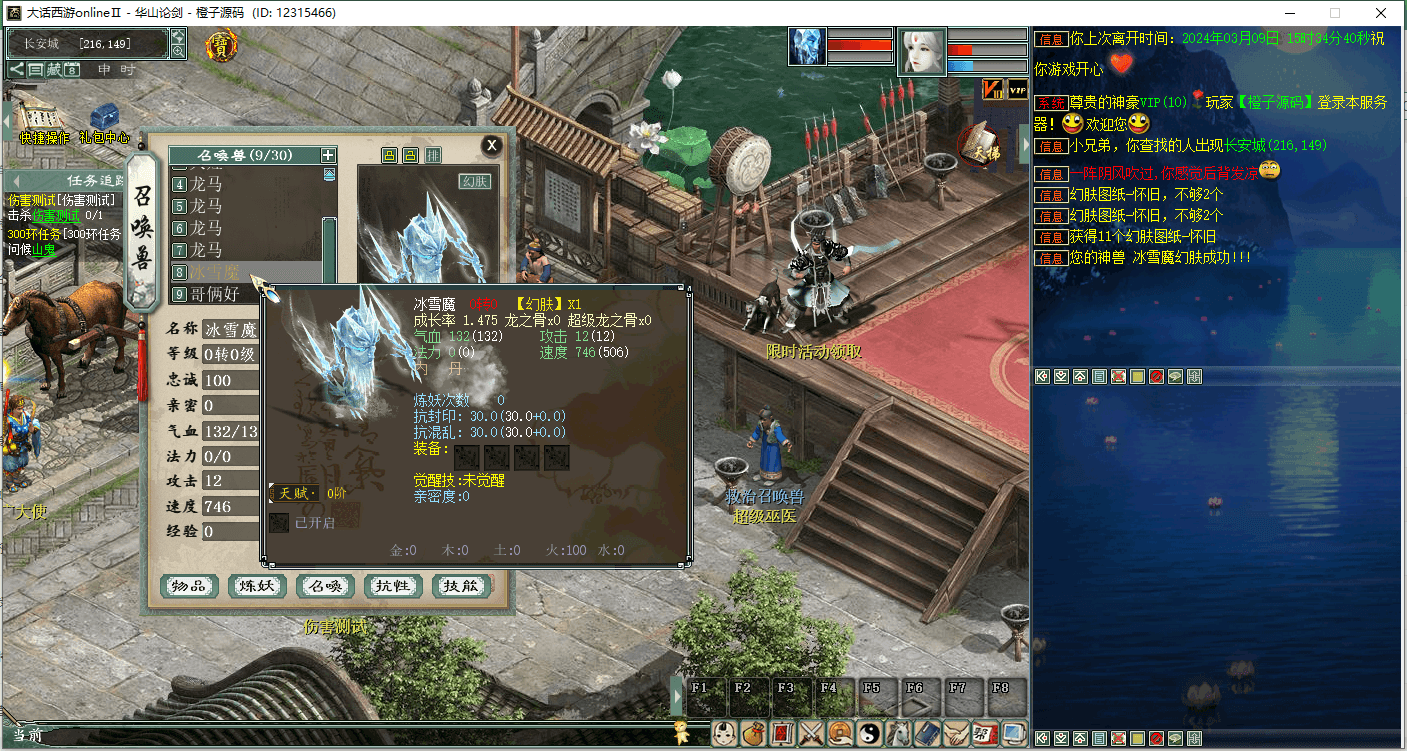Screen dimensions: 1407x751
Task: Open the yin-yang toolbar icon
Action: coord(869,733)
